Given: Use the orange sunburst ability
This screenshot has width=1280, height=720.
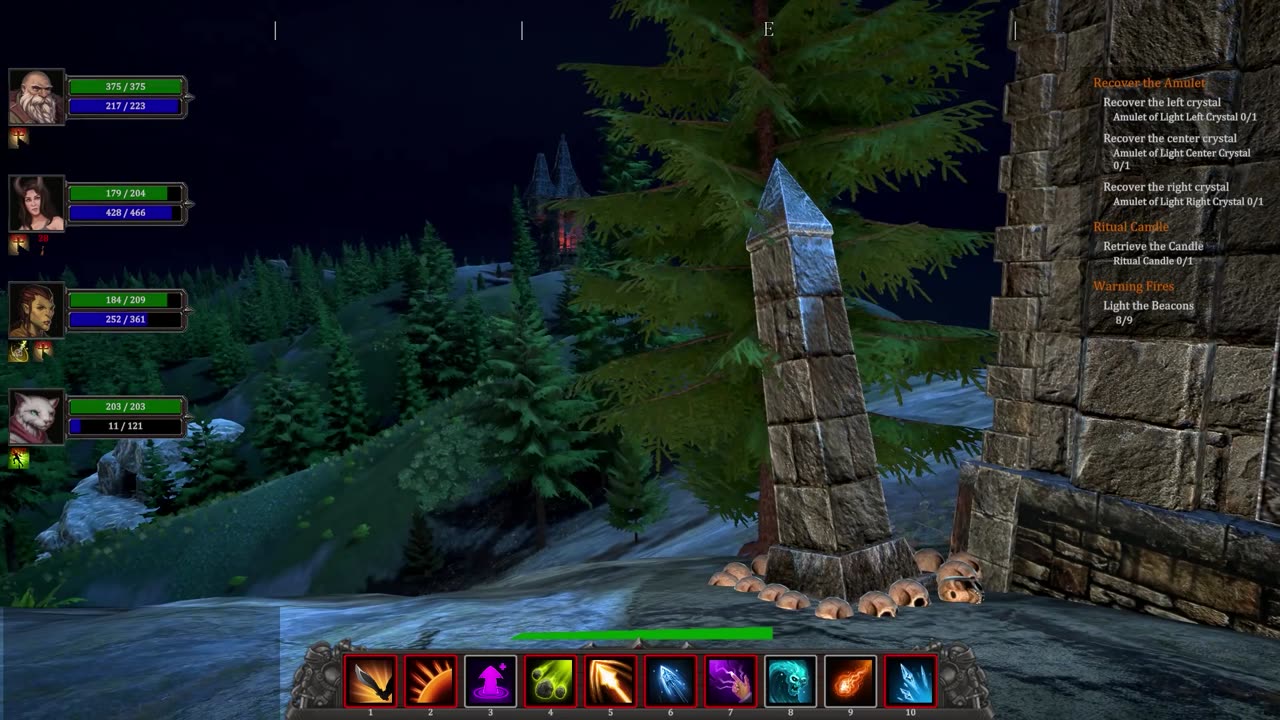Looking at the screenshot, I should click(x=430, y=681).
